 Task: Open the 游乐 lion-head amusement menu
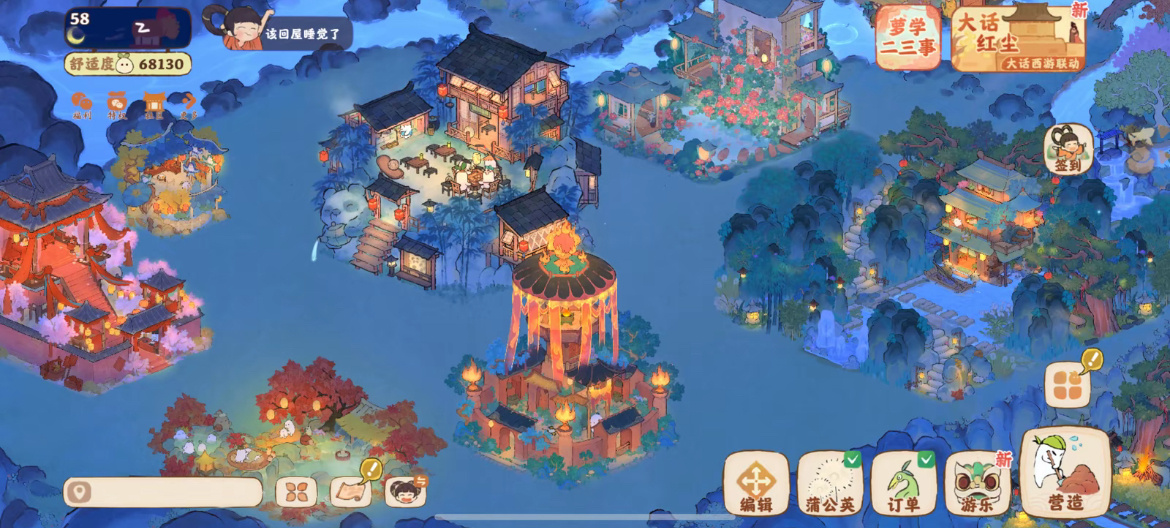pos(977,484)
